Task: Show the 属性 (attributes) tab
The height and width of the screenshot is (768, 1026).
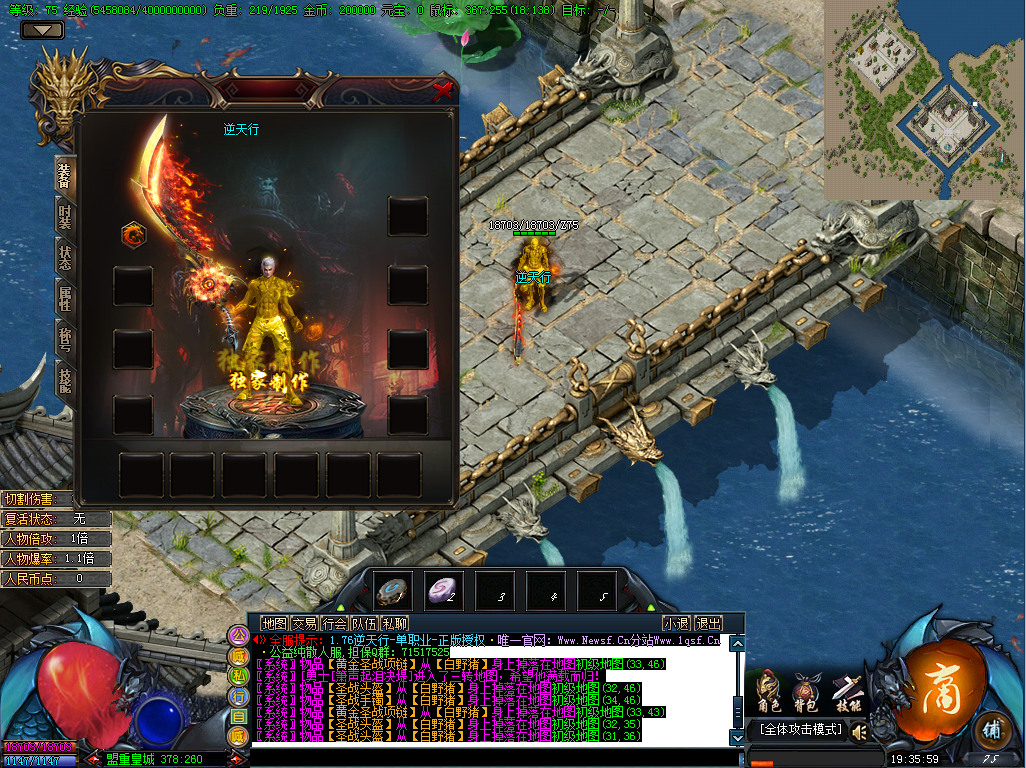Action: click(65, 298)
